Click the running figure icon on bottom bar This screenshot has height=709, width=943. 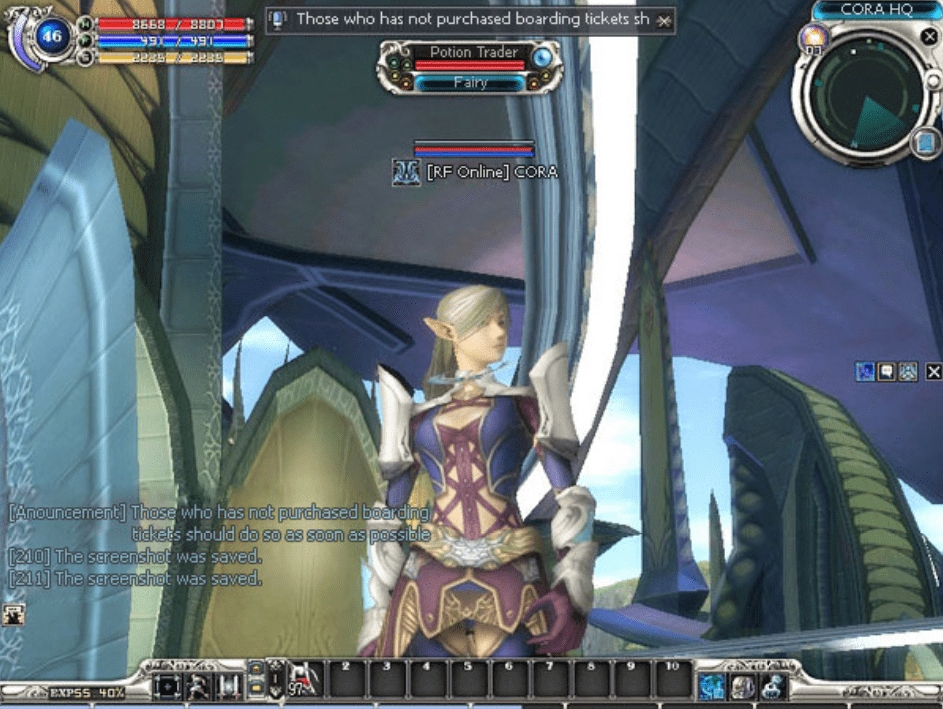coord(199,686)
